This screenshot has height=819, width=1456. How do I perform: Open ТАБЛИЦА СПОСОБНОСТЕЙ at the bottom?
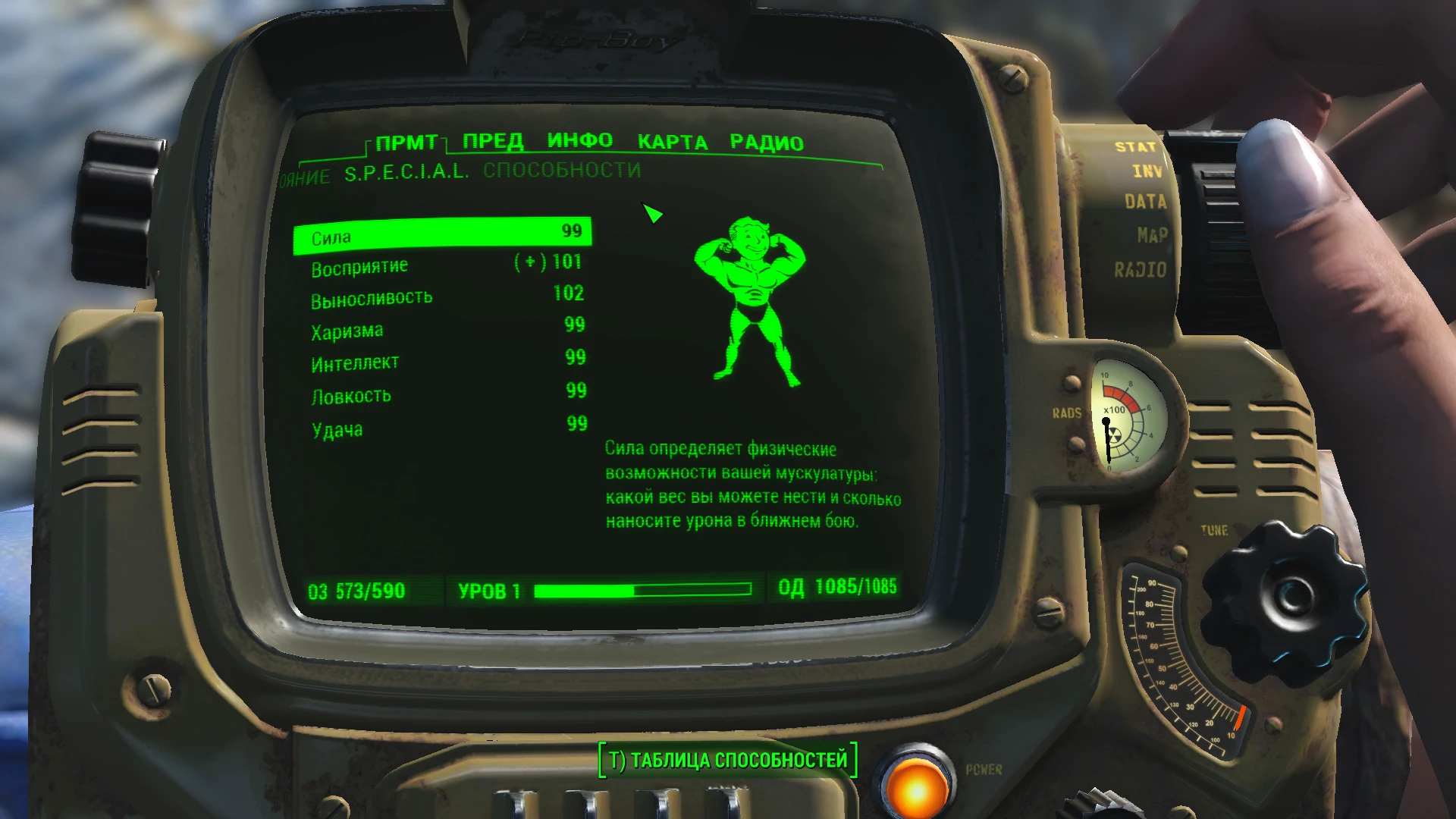[728, 756]
